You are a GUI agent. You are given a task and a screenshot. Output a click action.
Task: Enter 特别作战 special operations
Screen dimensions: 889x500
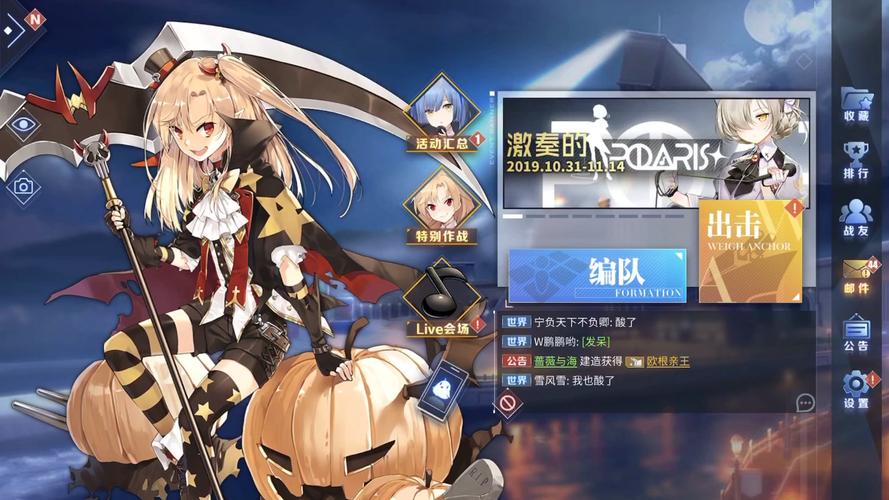click(440, 208)
